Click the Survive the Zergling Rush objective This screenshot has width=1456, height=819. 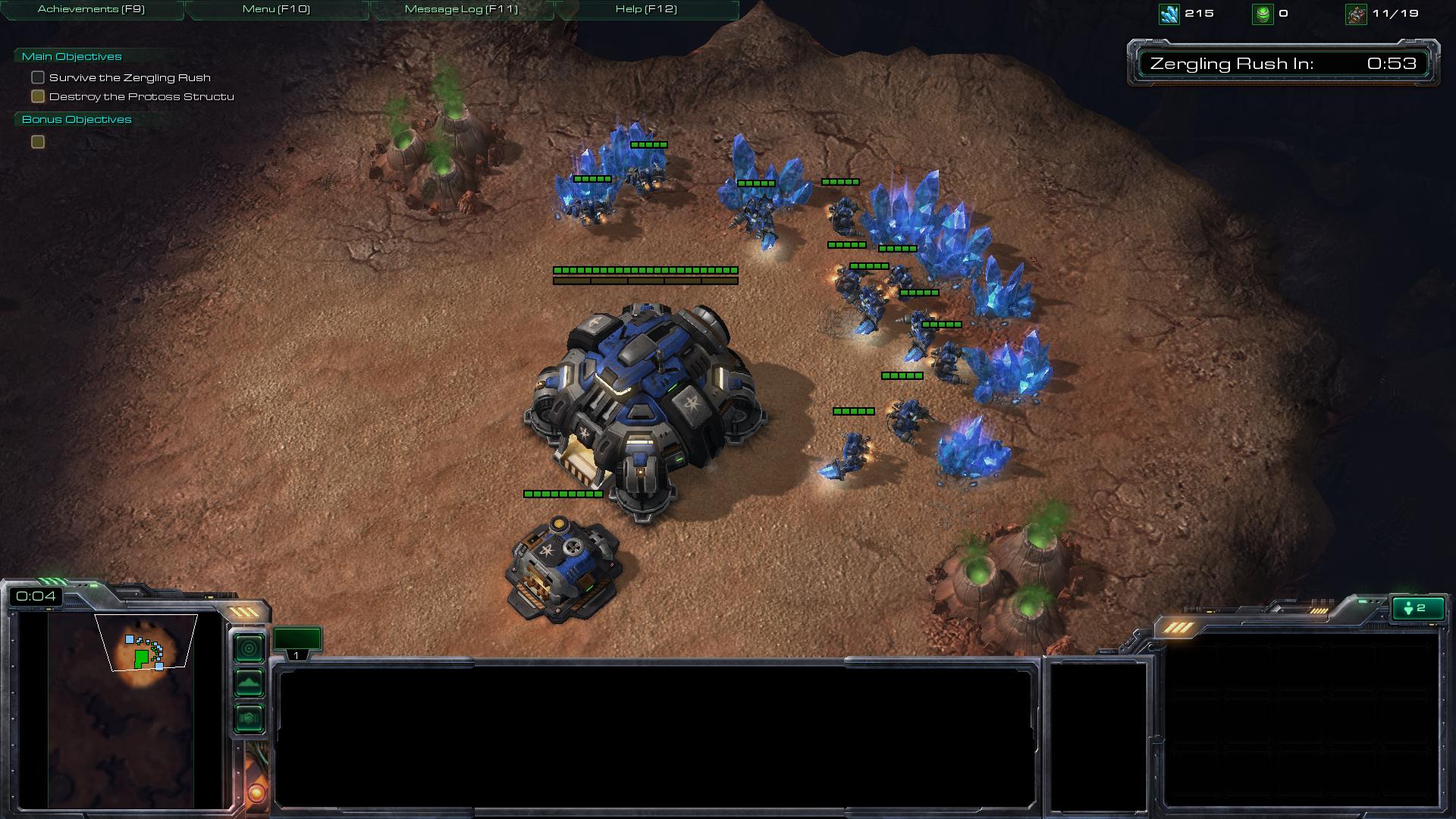click(x=130, y=77)
